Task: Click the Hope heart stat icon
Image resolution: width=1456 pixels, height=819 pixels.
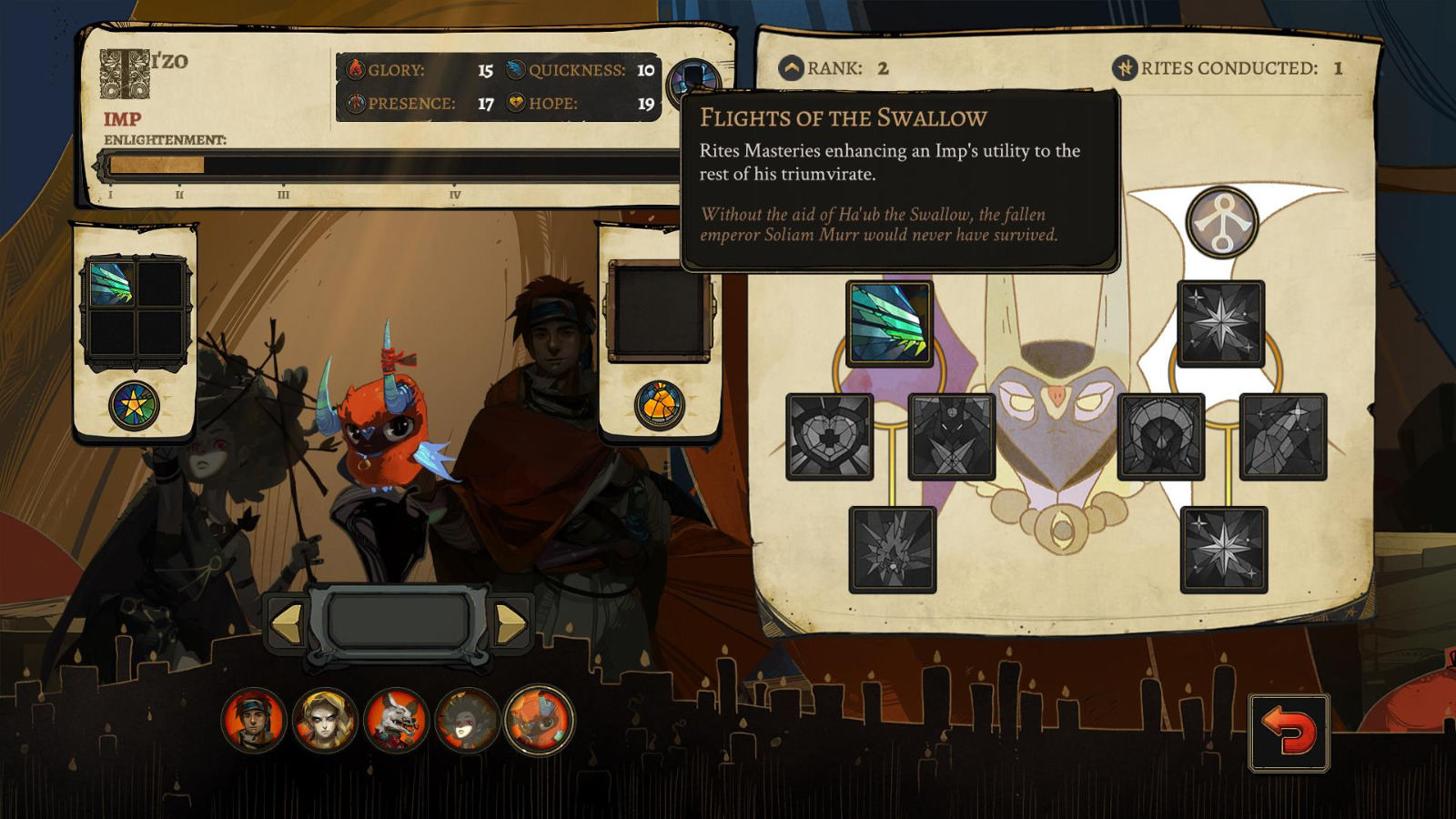Action: (514, 104)
